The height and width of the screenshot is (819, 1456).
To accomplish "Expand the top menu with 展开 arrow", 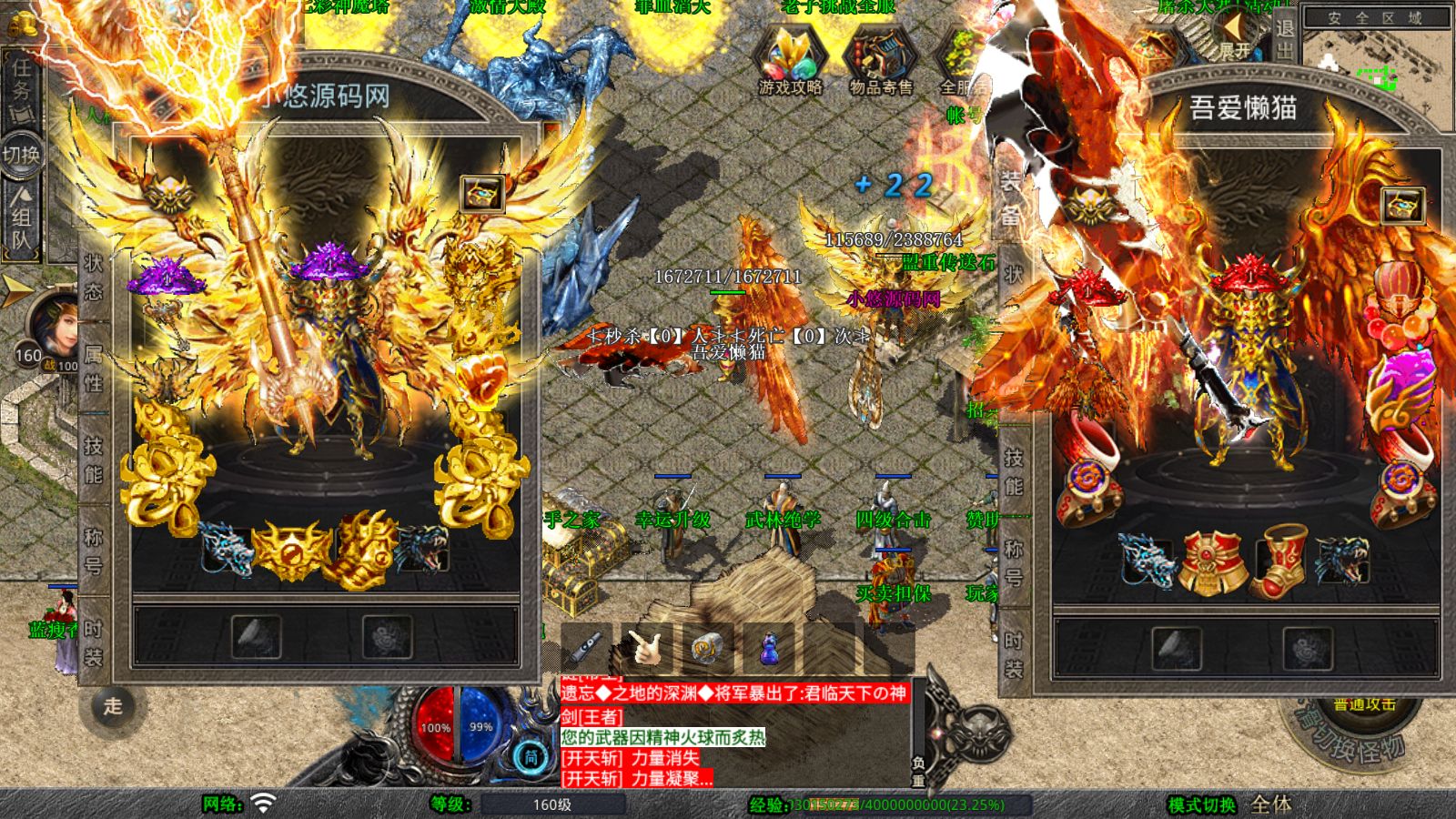I will [1234, 36].
